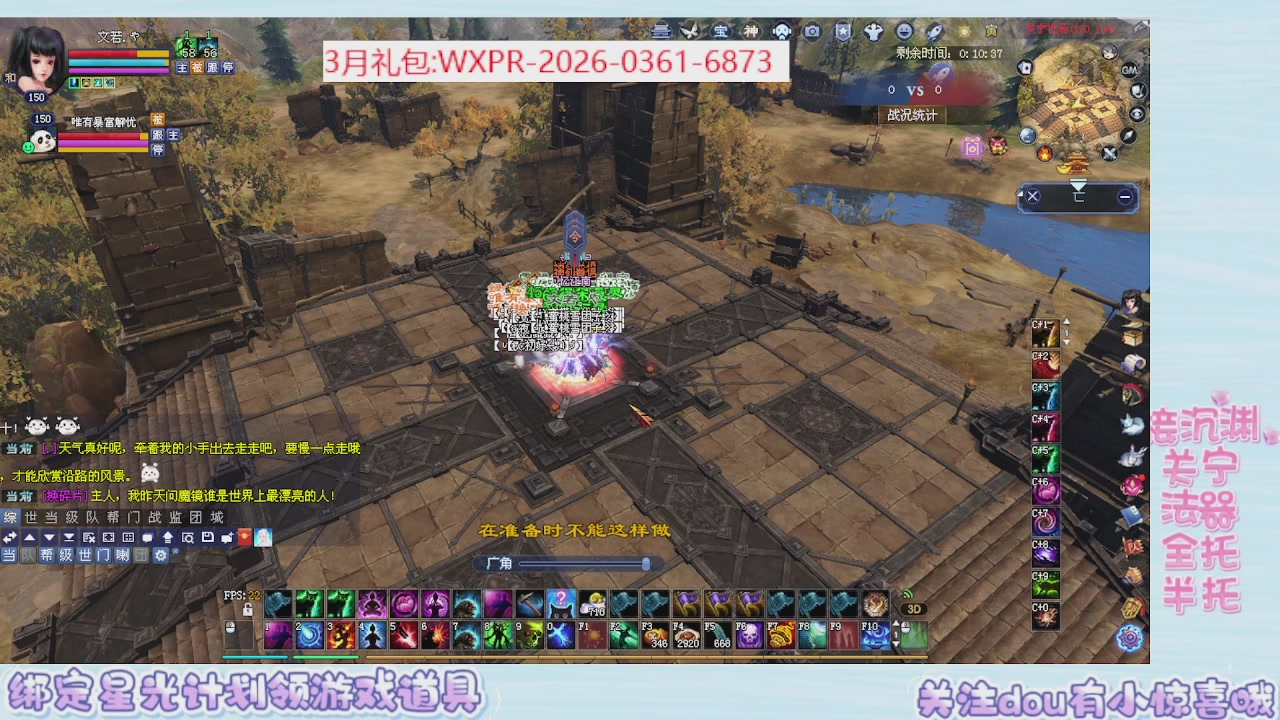Click the save chat log disk icon
Viewport: 1280px width, 720px height.
(207, 537)
